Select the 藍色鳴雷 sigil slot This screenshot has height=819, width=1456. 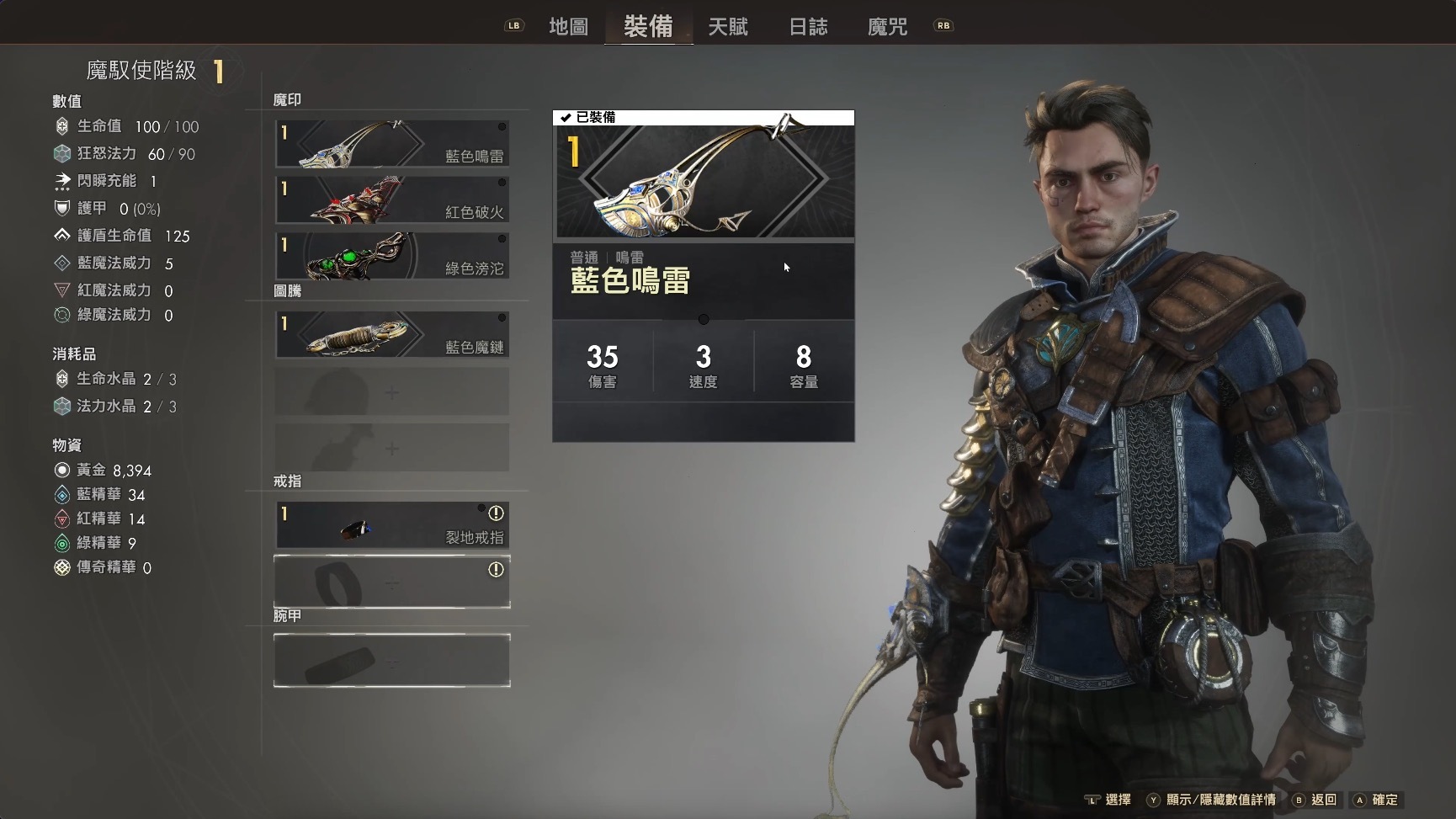point(392,144)
